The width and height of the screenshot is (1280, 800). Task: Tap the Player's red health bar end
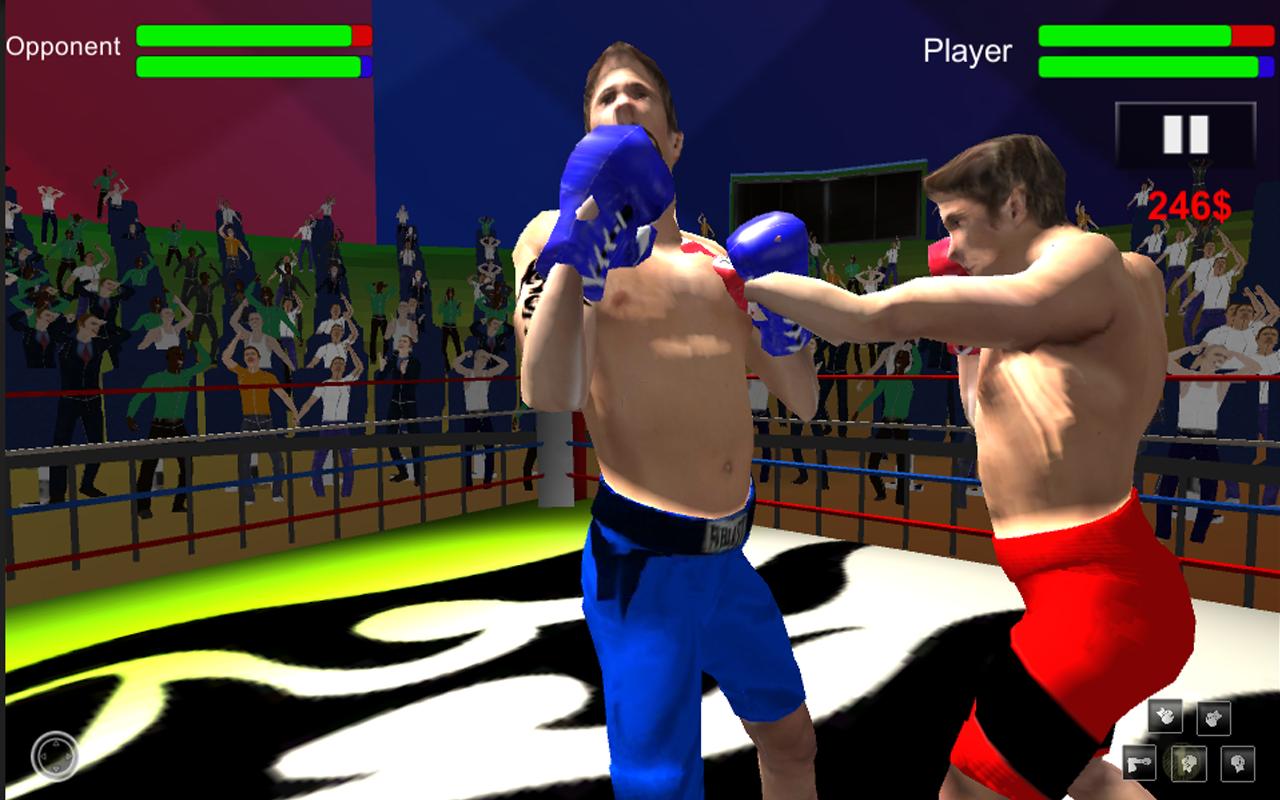pyautogui.click(x=1250, y=36)
